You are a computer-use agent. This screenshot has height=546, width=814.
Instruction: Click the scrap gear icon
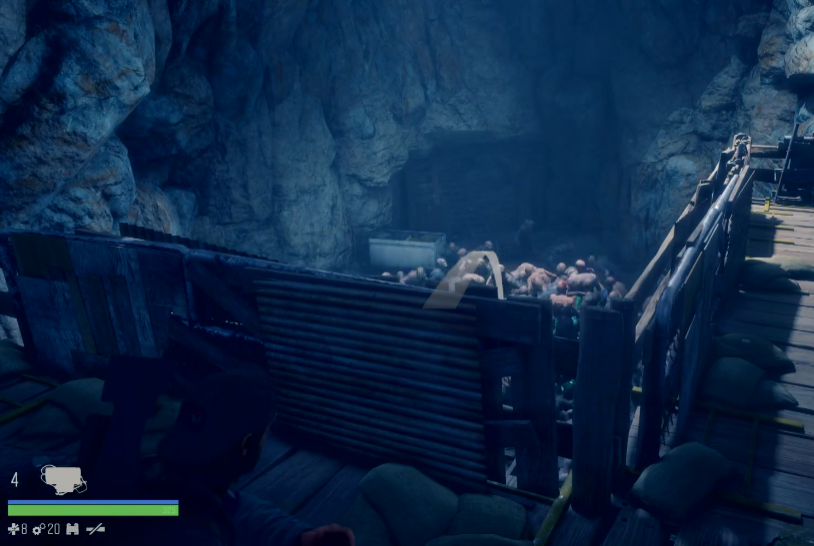click(x=39, y=529)
